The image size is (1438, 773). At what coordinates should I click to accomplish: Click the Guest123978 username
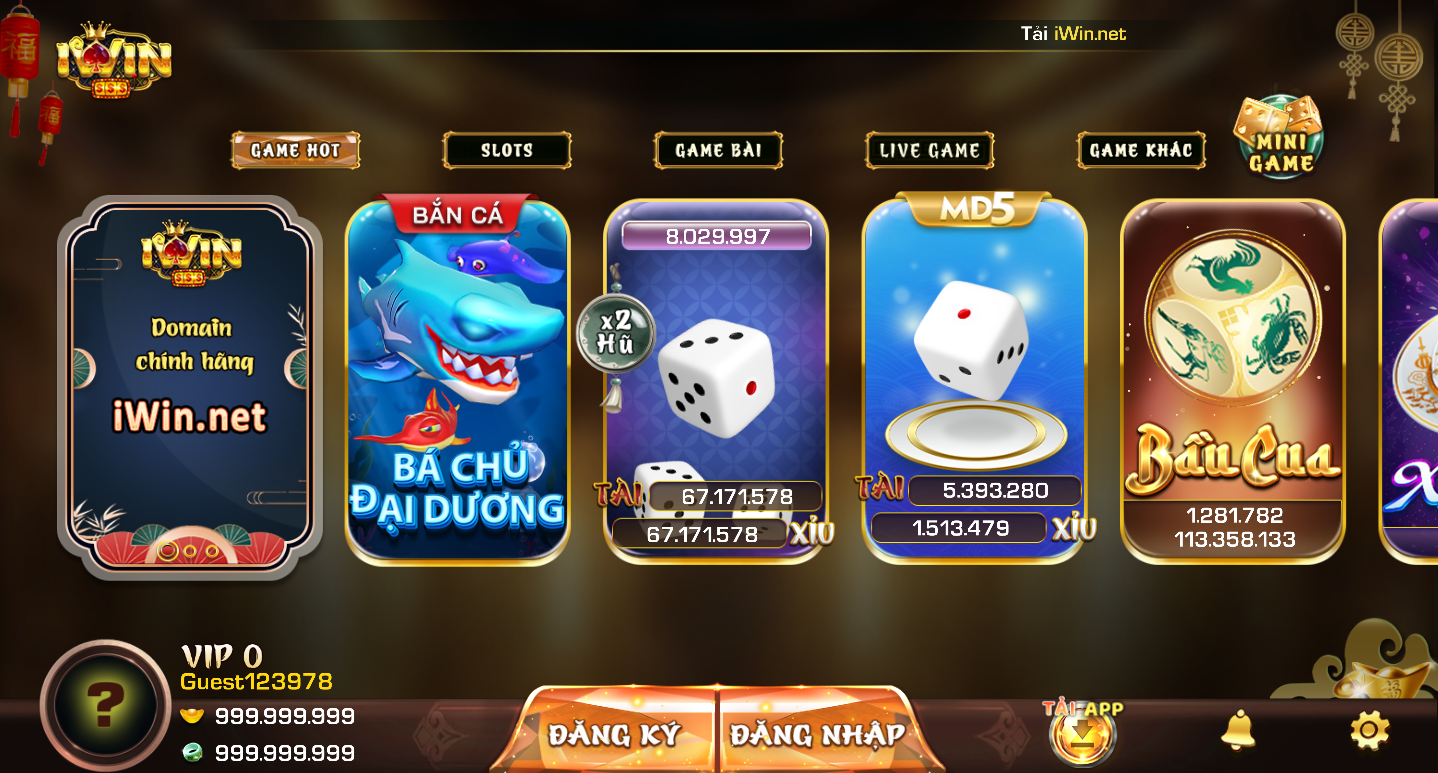pyautogui.click(x=257, y=680)
